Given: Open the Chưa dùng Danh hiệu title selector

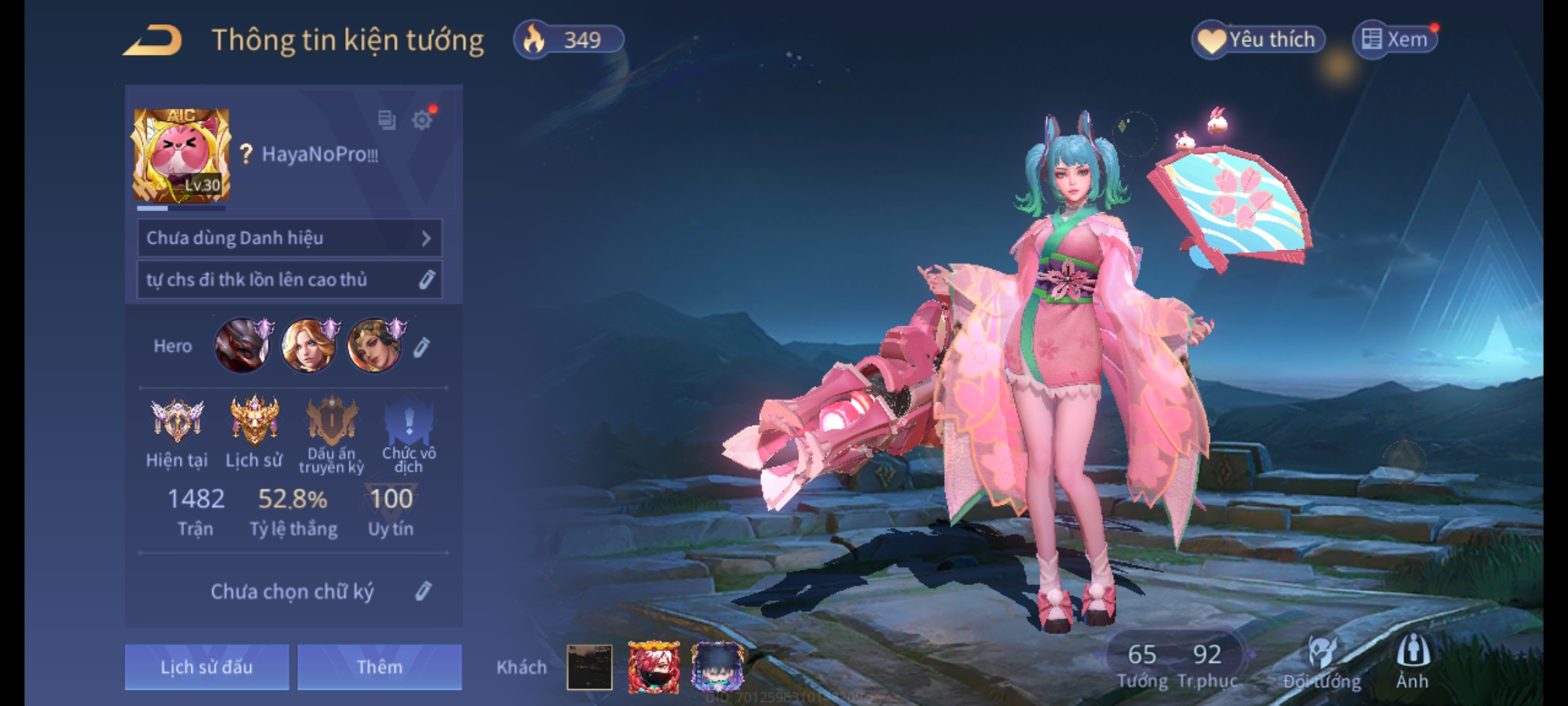Looking at the screenshot, I should click(289, 238).
